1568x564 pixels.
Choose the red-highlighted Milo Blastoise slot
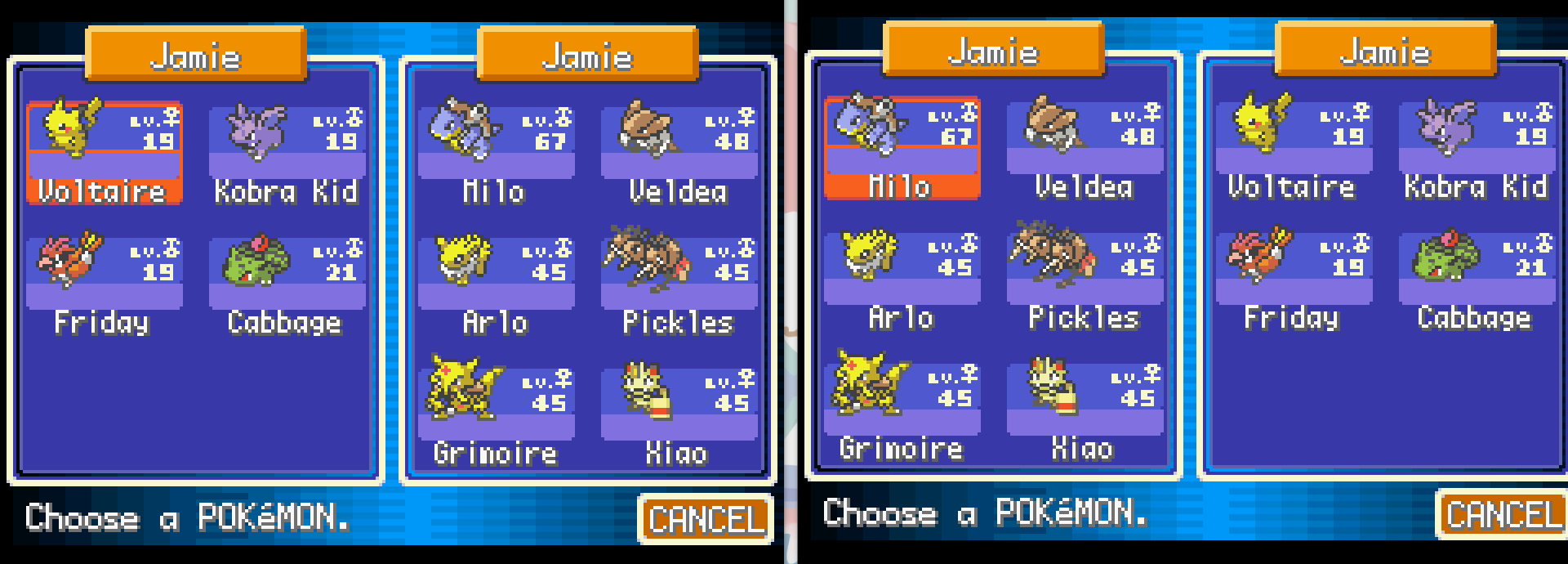click(x=902, y=148)
